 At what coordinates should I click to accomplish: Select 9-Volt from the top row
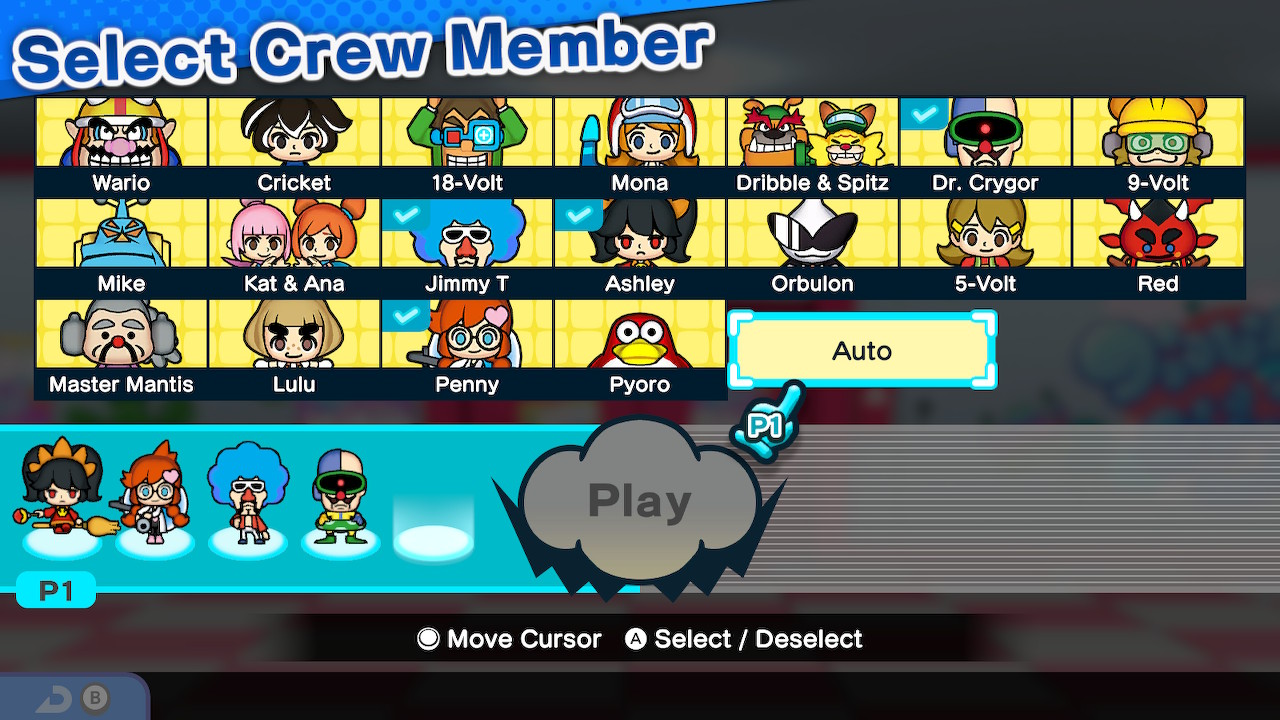pos(1158,135)
